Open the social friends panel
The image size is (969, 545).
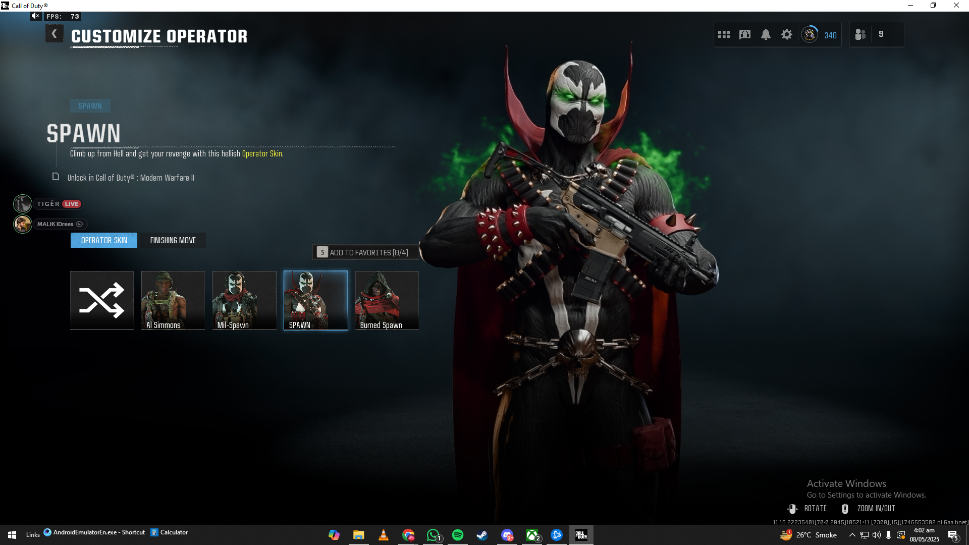point(861,35)
